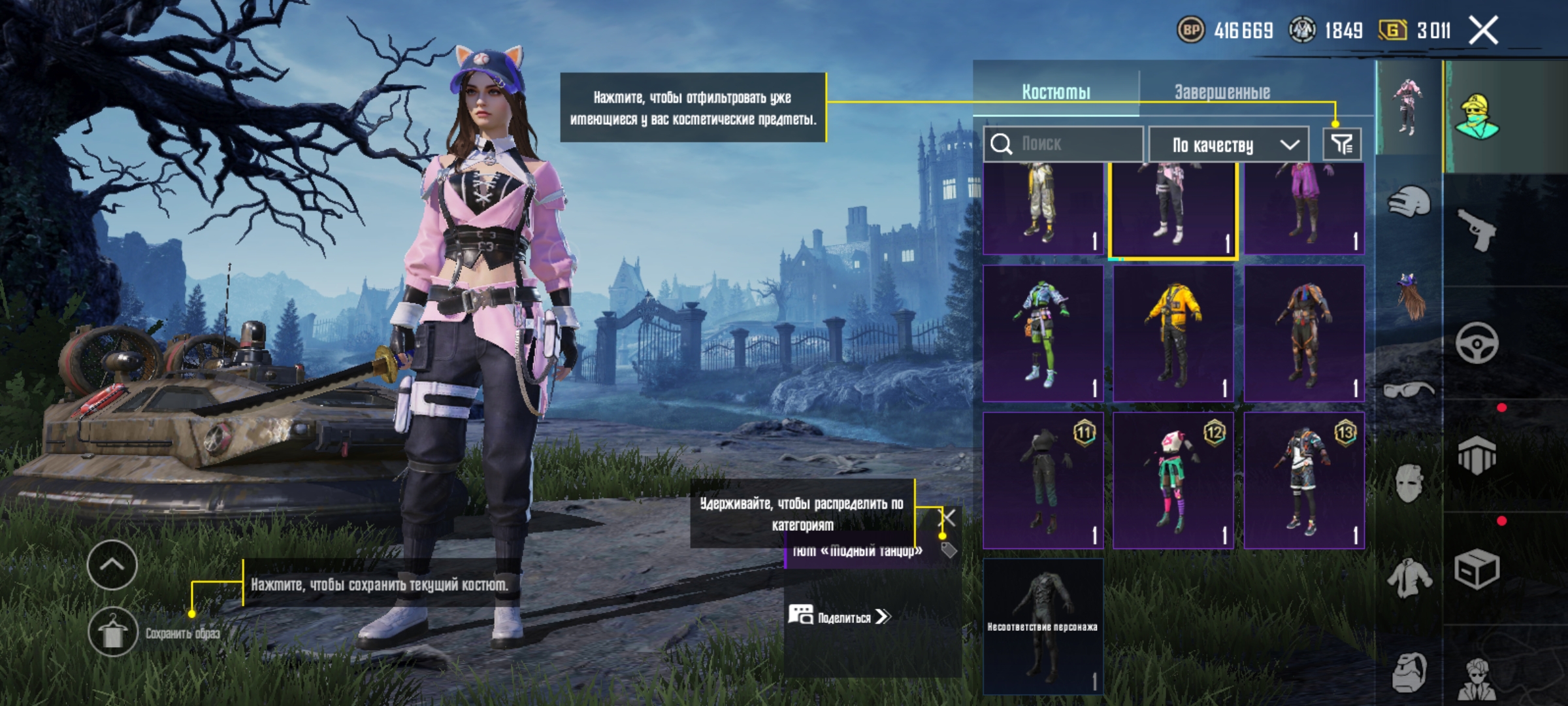Open the Завершенные tab
Screen dimensions: 1568x706
(x=1222, y=92)
